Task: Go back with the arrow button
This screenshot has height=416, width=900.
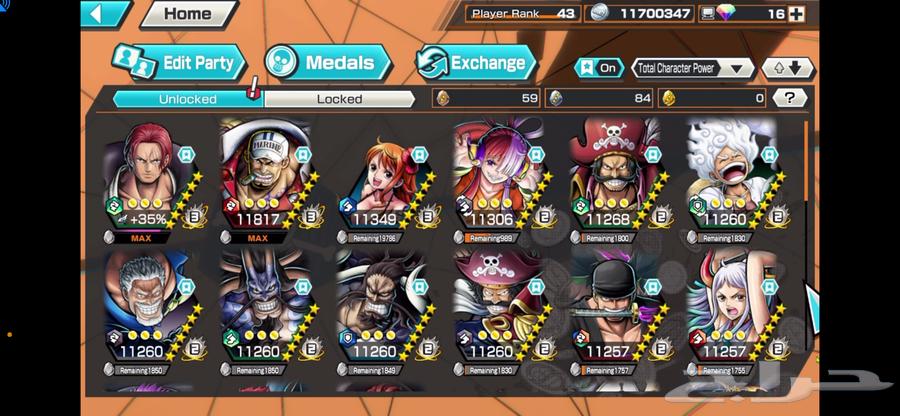Action: (x=105, y=14)
